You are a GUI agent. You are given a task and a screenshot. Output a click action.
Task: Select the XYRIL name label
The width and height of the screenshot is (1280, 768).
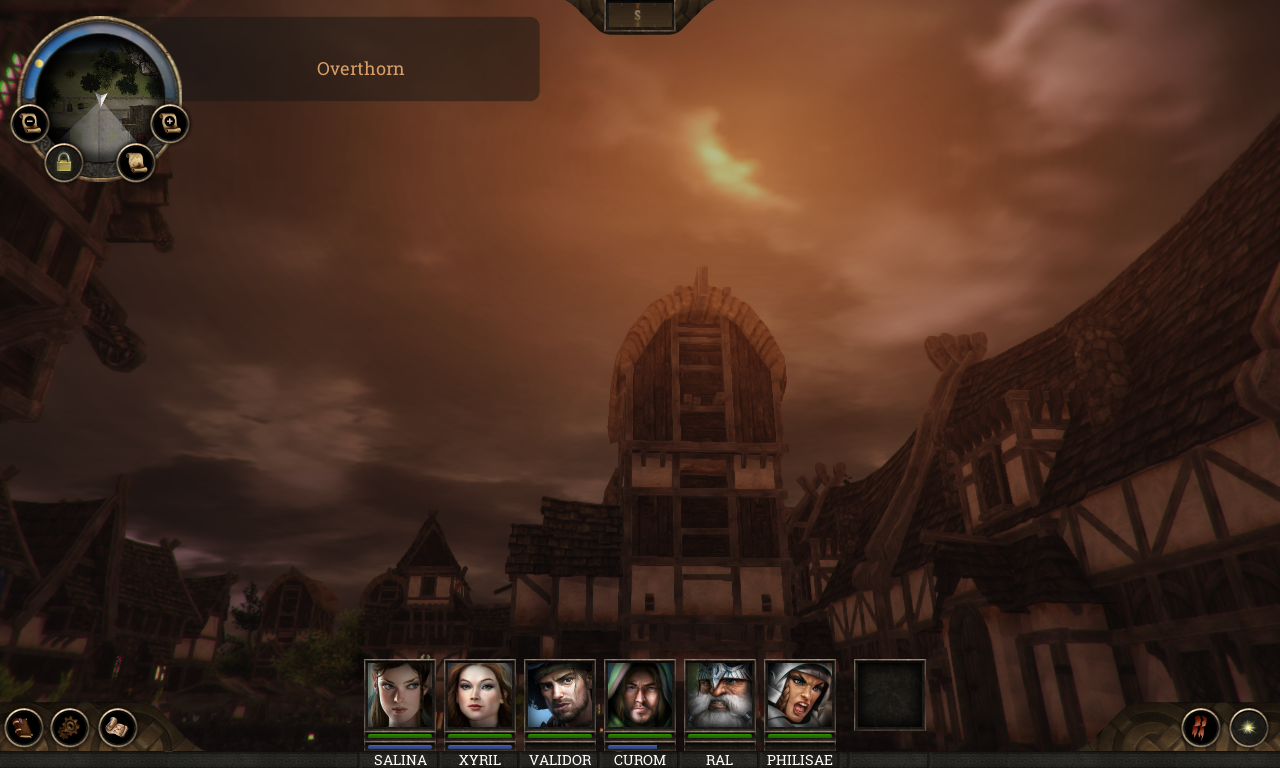479,760
